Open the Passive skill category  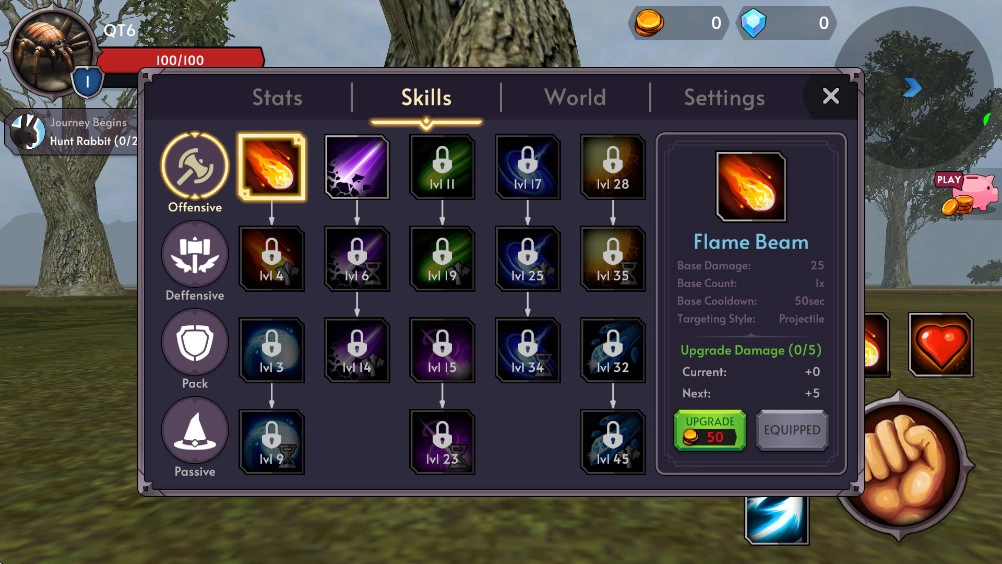[x=195, y=431]
